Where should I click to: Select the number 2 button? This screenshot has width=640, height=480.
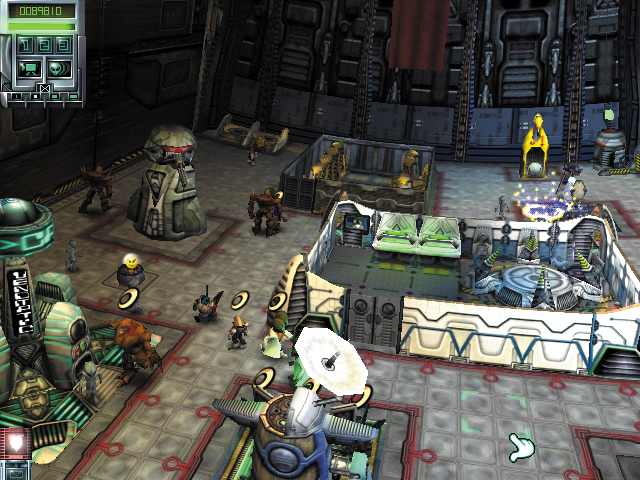[45, 45]
